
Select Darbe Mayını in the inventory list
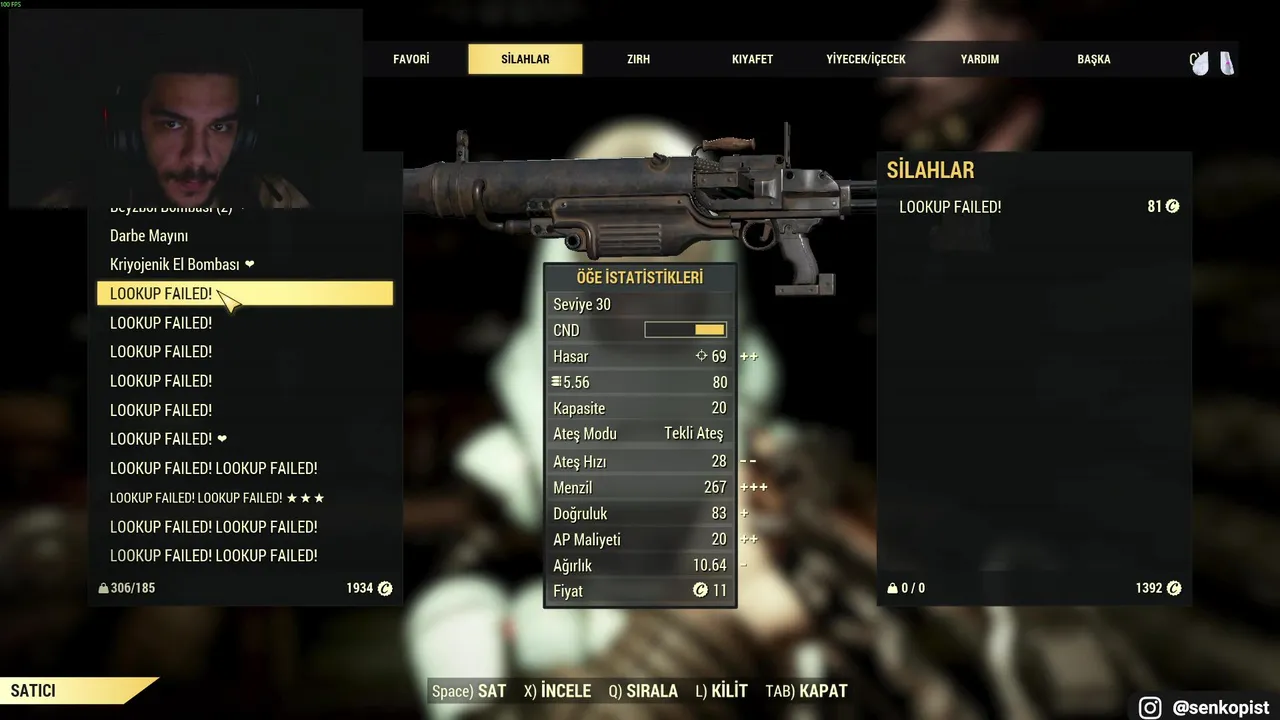pos(149,236)
